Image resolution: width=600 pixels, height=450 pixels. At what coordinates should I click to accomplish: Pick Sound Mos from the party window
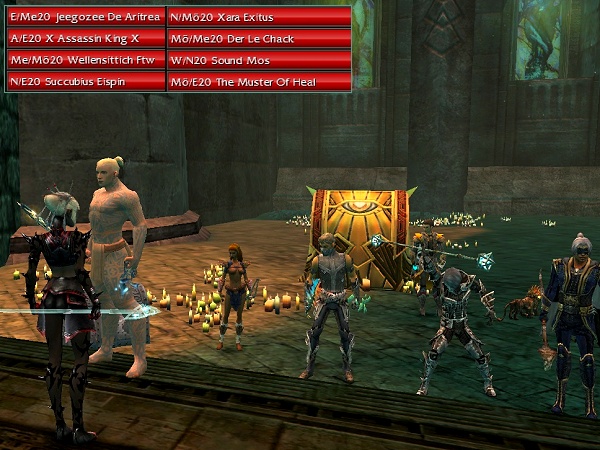(x=259, y=60)
